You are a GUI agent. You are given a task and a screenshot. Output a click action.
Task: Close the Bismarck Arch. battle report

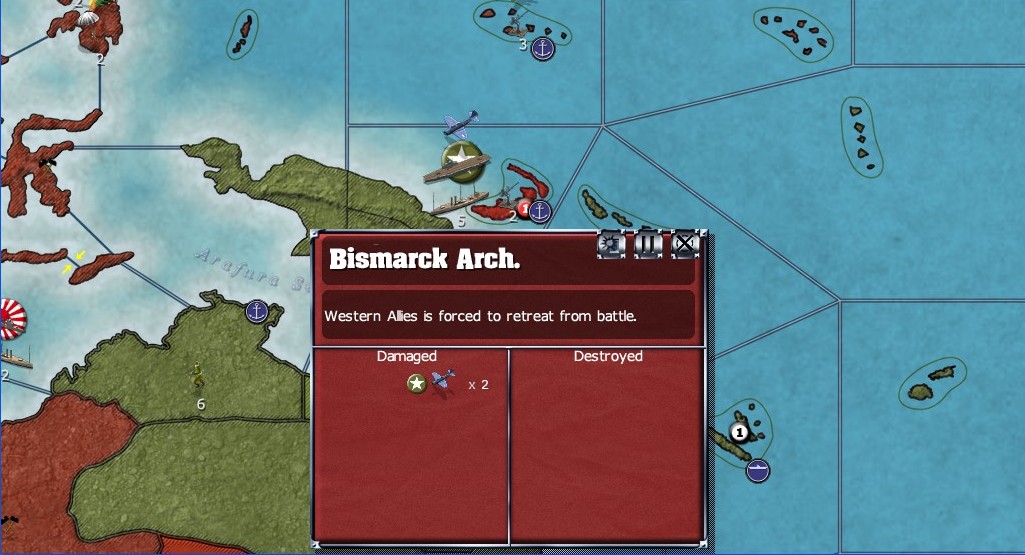(684, 244)
